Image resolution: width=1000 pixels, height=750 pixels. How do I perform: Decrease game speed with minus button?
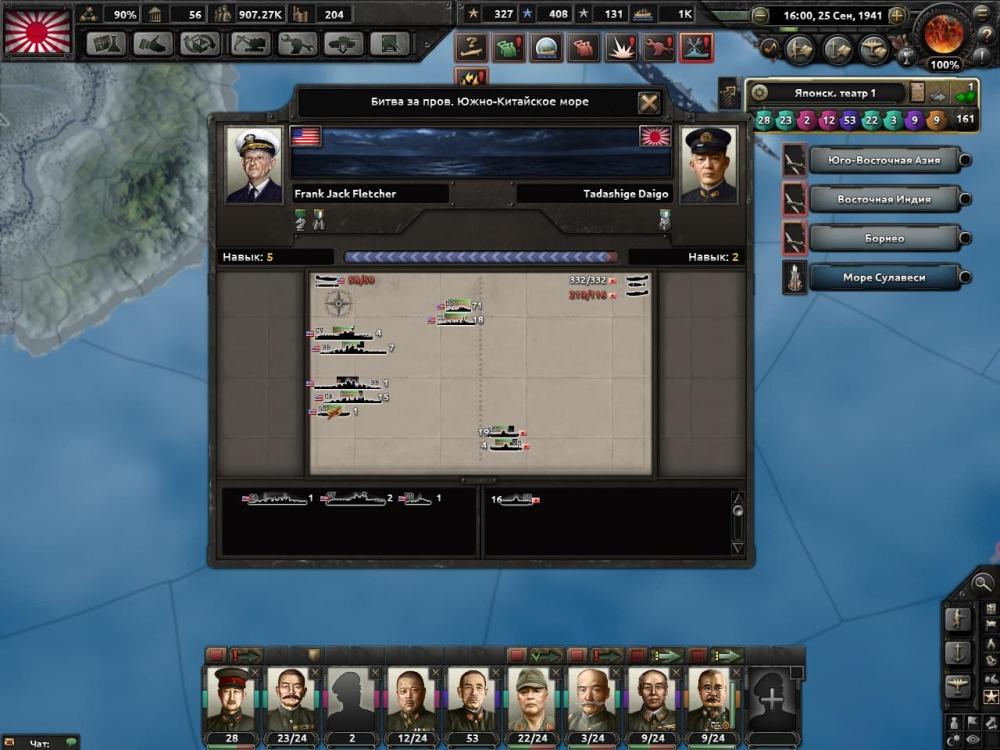tap(760, 16)
